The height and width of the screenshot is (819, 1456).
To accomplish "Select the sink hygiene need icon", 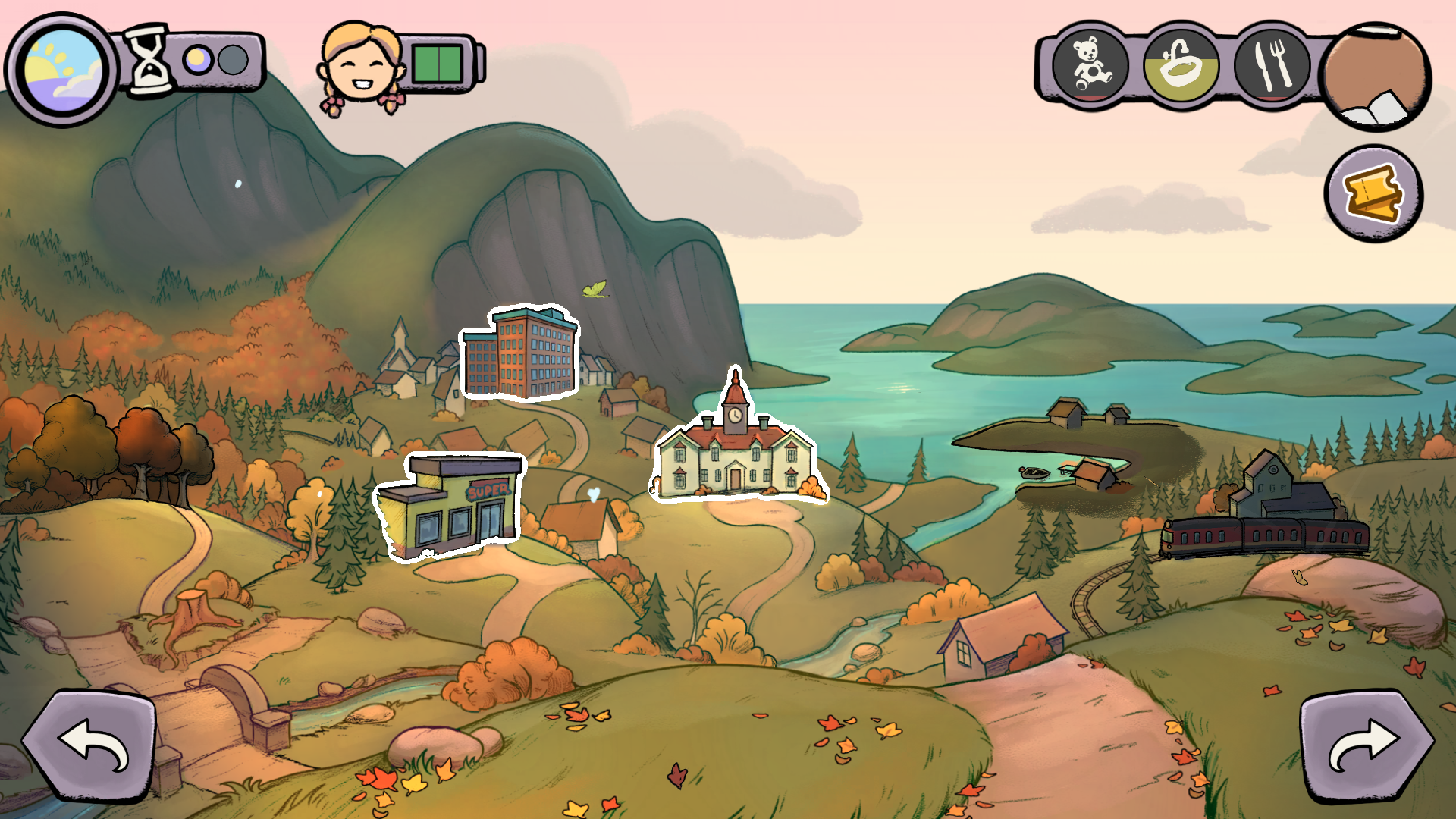I will [x=1180, y=65].
